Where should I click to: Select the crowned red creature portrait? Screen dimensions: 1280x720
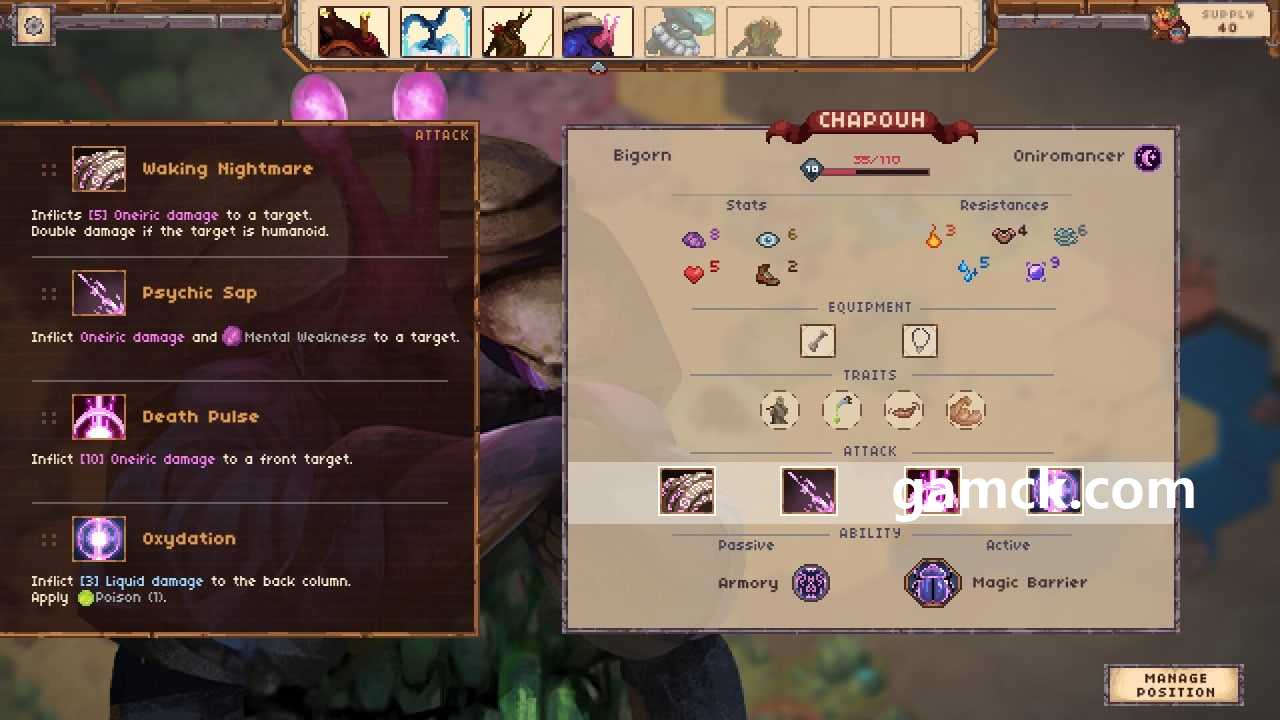click(353, 33)
